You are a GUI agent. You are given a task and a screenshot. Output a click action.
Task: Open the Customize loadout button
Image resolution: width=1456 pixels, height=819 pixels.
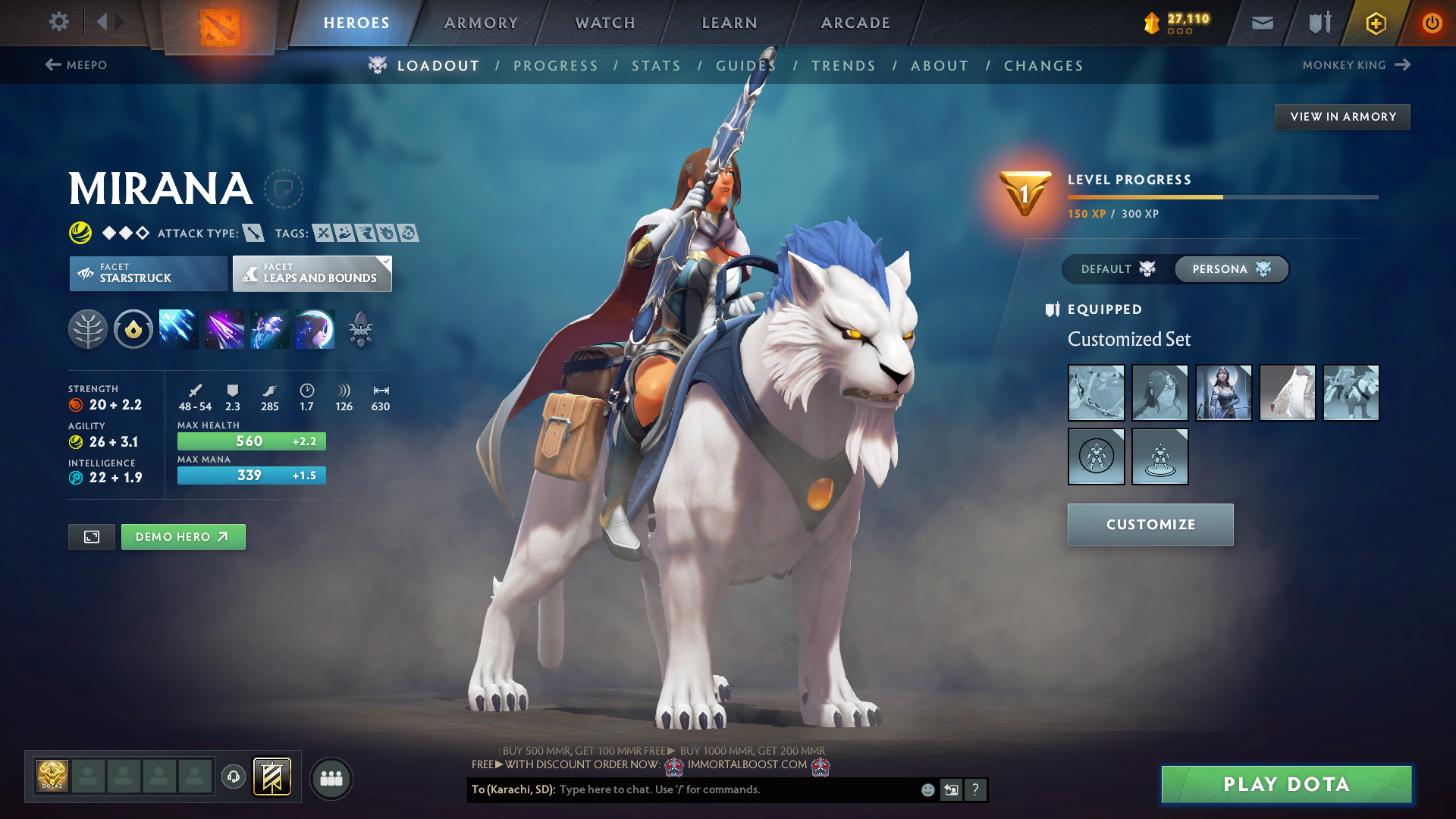(1150, 525)
